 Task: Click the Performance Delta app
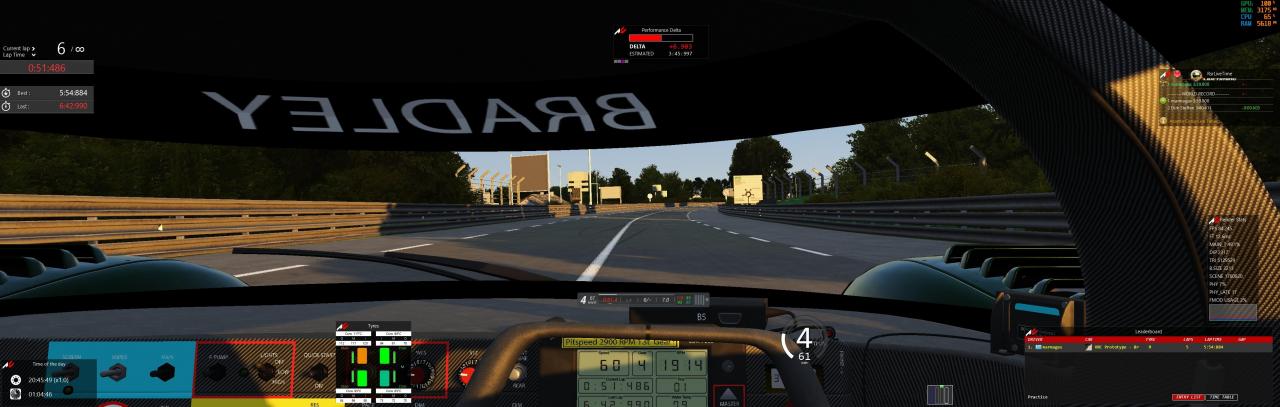660,44
